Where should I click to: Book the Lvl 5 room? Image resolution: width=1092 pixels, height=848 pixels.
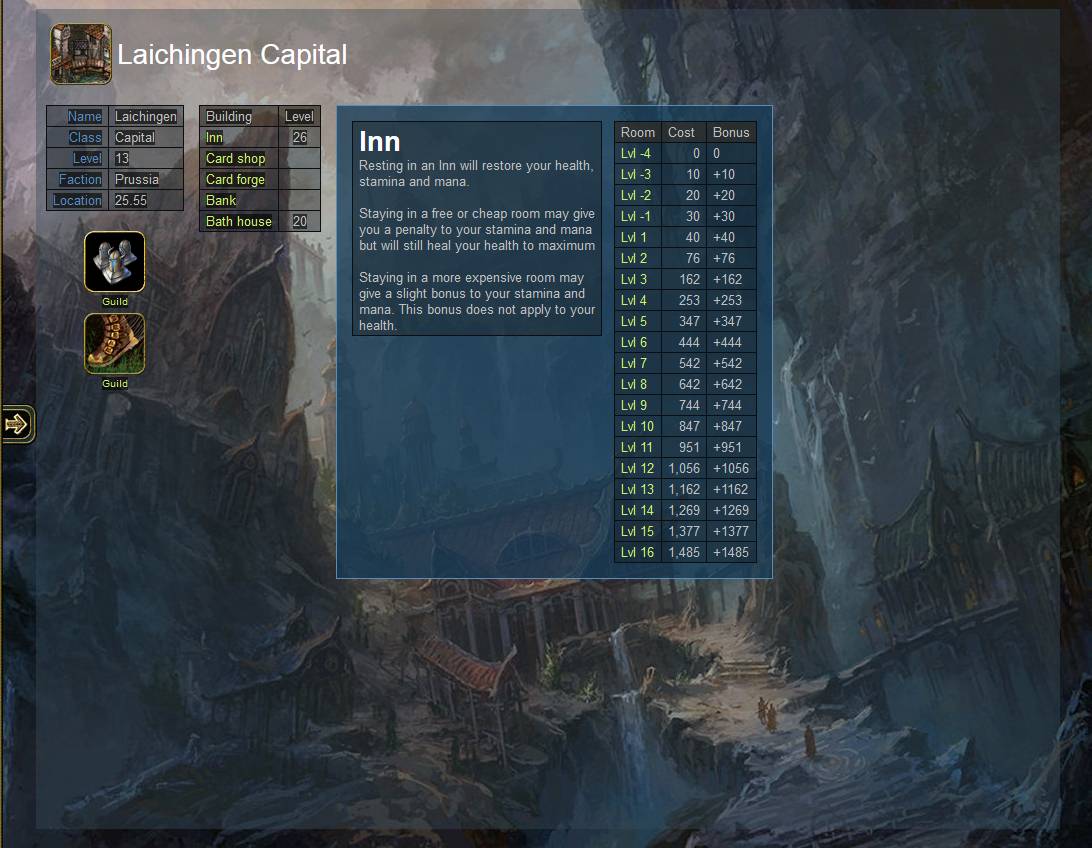click(x=634, y=322)
